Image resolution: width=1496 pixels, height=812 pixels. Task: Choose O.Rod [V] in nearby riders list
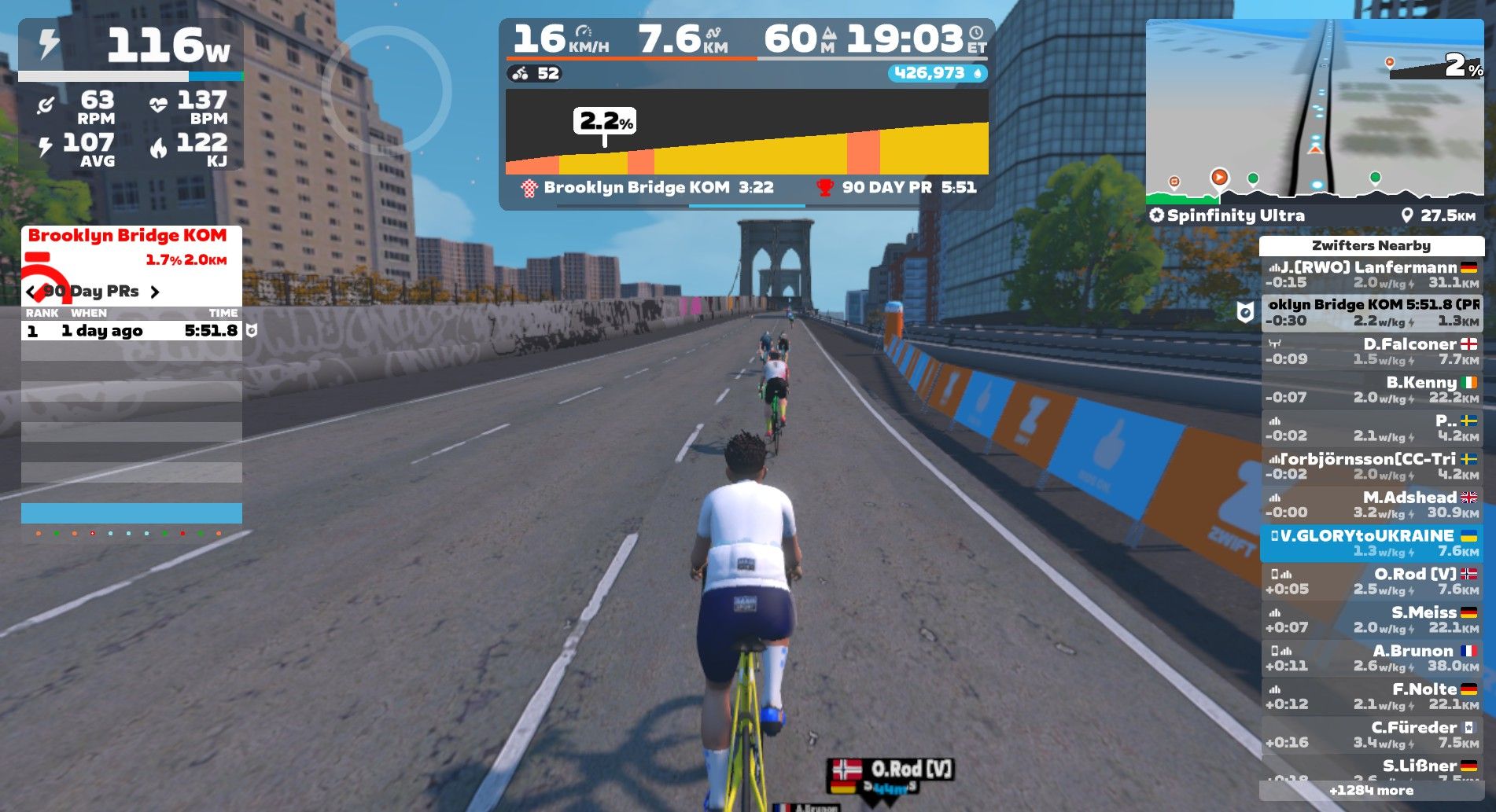pyautogui.click(x=1371, y=582)
